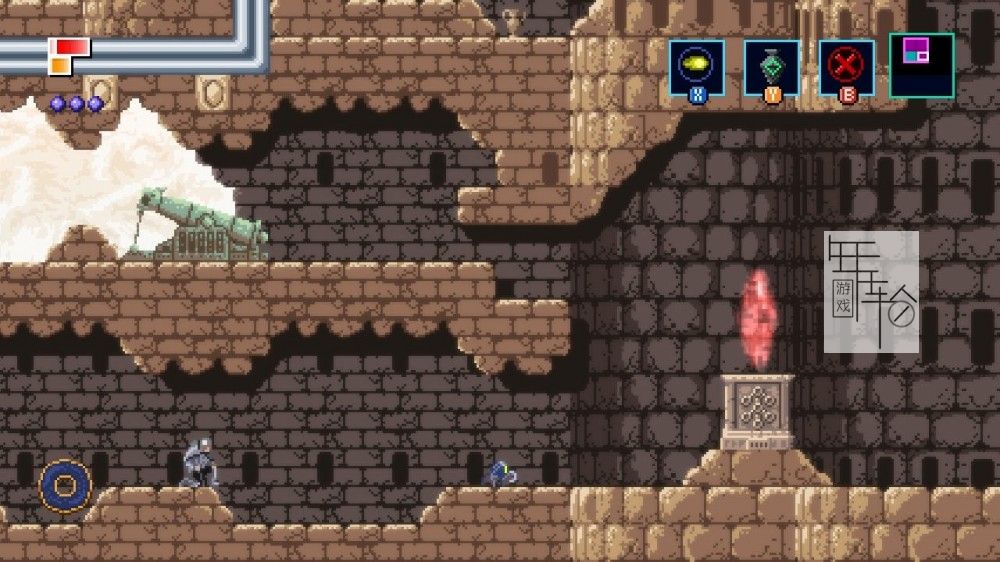Click the red X ability slot
The width and height of the screenshot is (1000, 562).
tap(847, 66)
